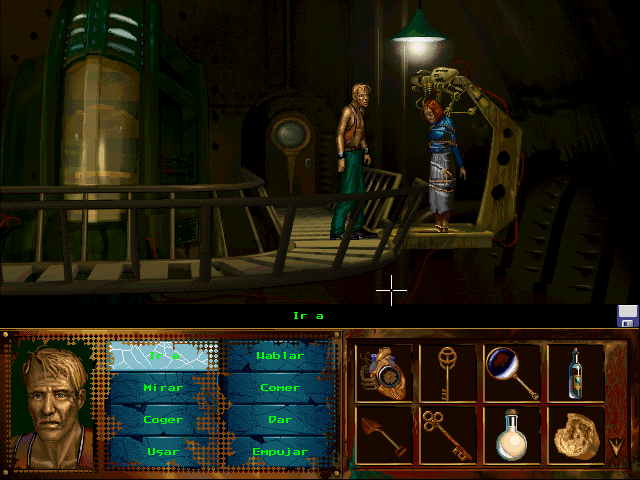Select the 'Empujar' verb
This screenshot has width=640, height=480.
tap(279, 451)
